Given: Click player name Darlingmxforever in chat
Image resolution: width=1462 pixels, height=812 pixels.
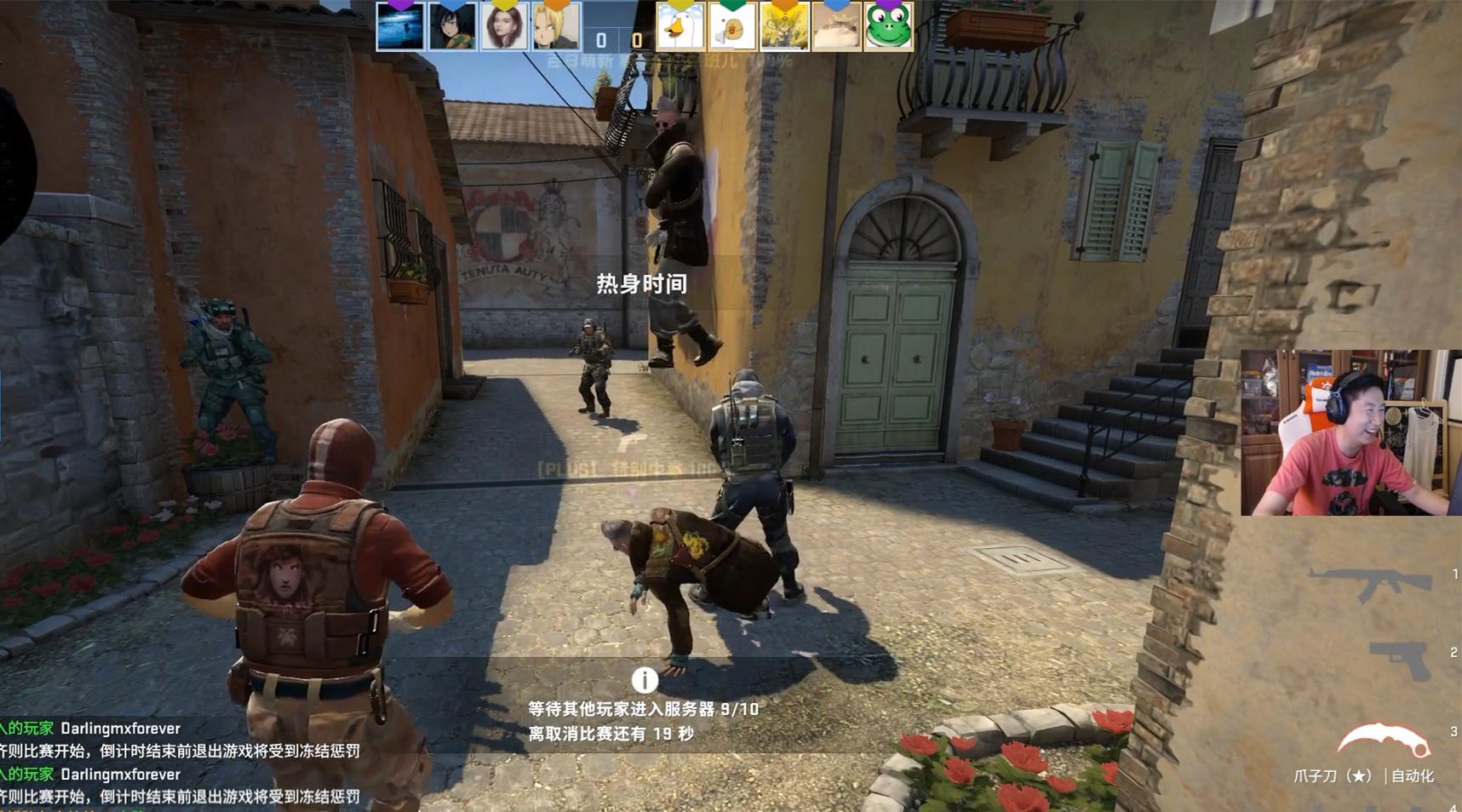Looking at the screenshot, I should [119, 728].
